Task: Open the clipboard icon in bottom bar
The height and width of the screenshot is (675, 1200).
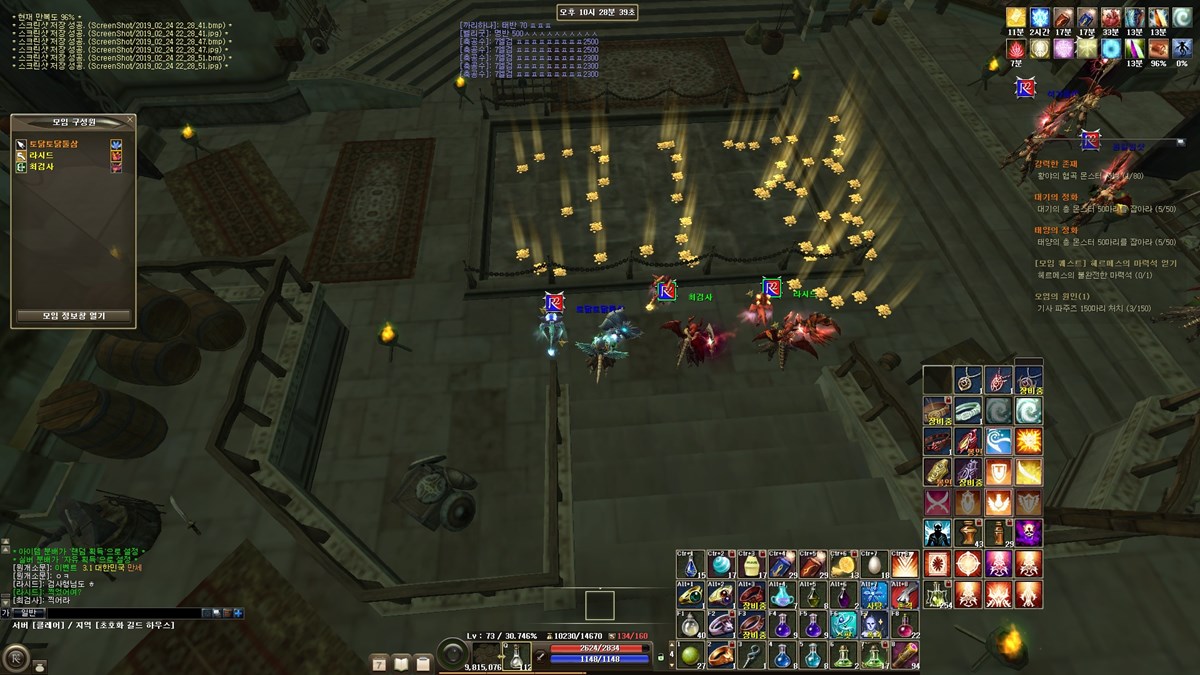Action: pos(423,662)
